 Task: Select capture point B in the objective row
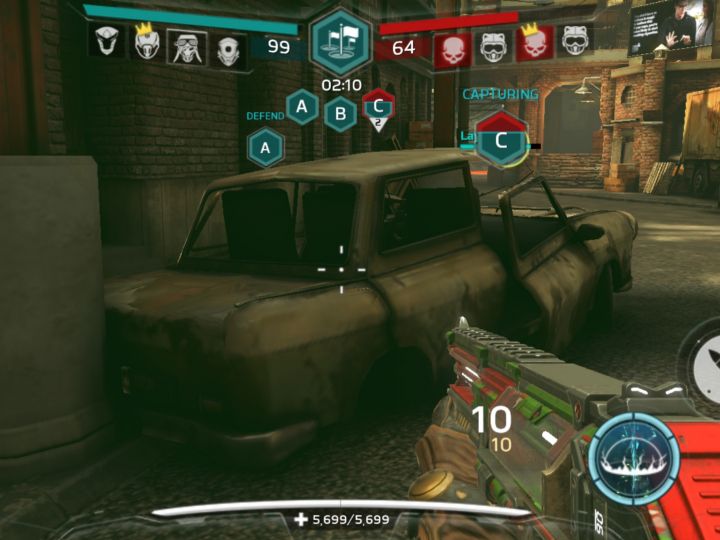click(x=340, y=114)
